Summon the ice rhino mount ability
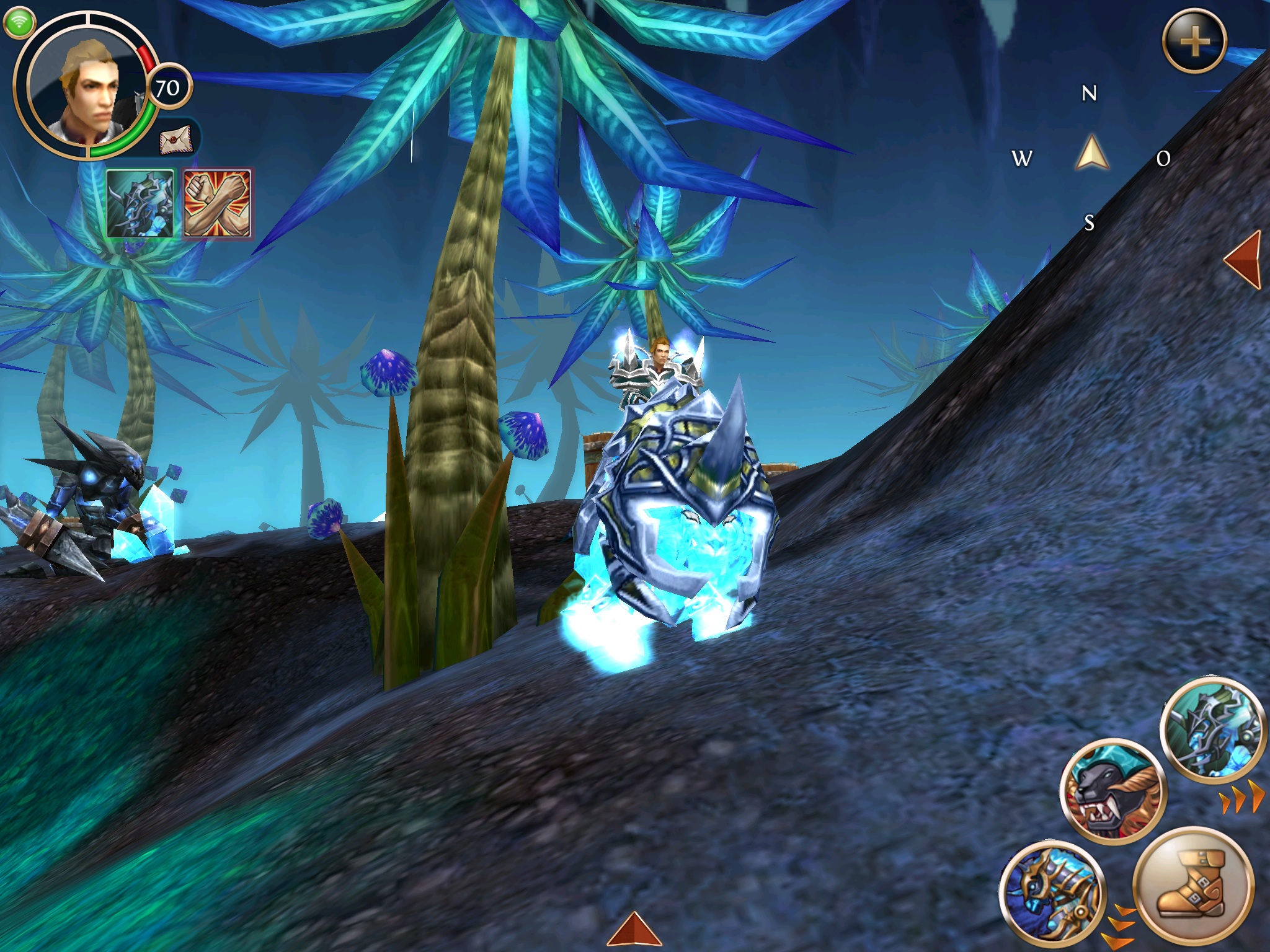1270x952 pixels. [x=1212, y=728]
